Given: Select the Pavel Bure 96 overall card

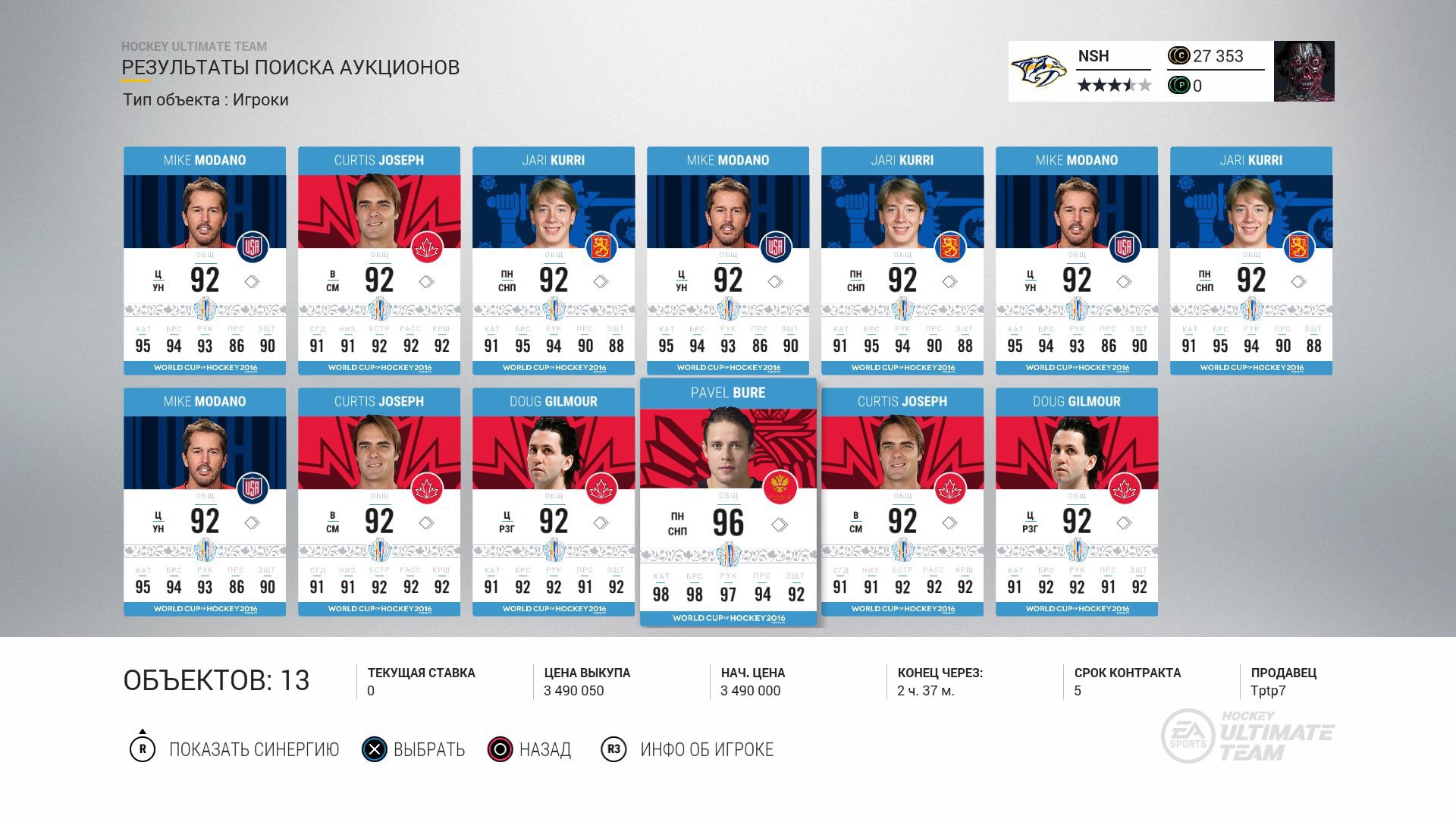Looking at the screenshot, I should click(728, 502).
